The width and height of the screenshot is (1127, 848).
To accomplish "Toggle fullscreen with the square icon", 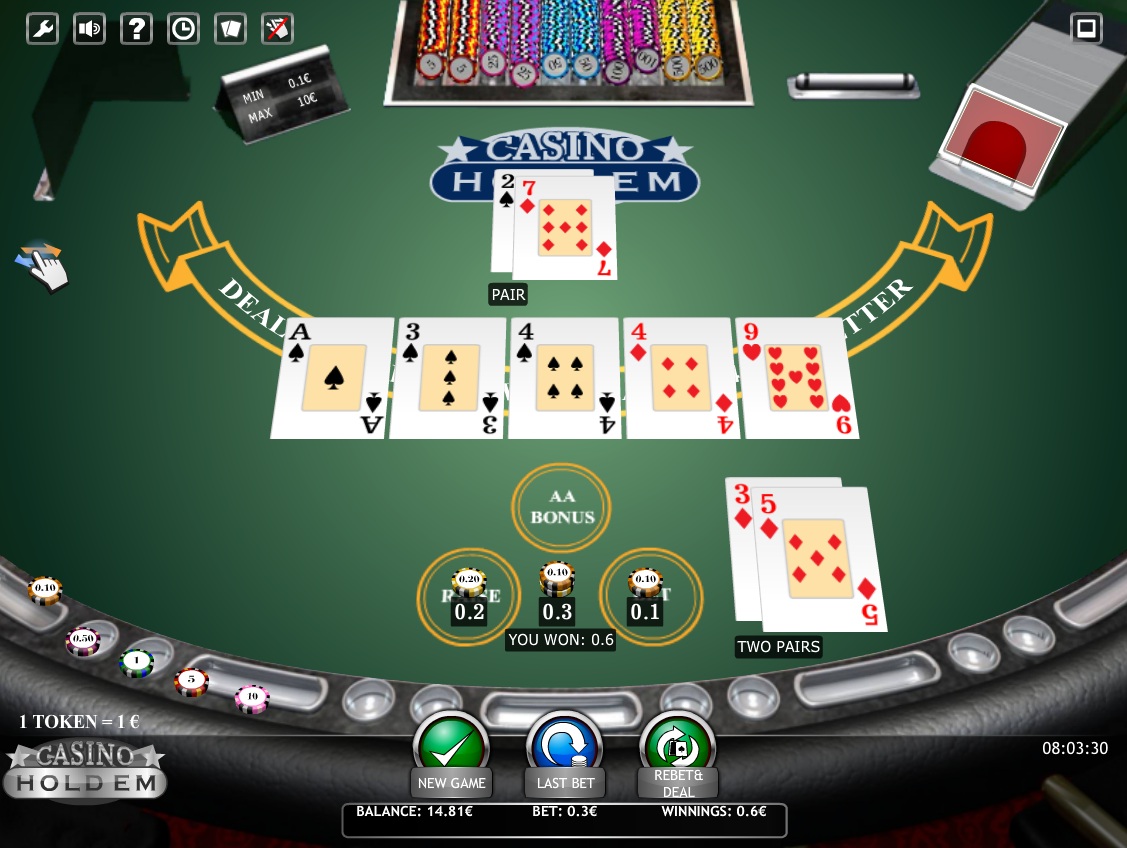I will pyautogui.click(x=1086, y=27).
